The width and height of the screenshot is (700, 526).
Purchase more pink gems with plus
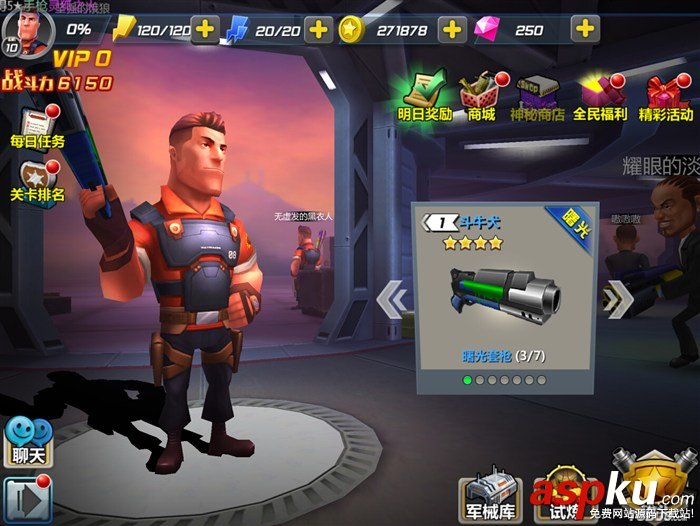coord(584,30)
